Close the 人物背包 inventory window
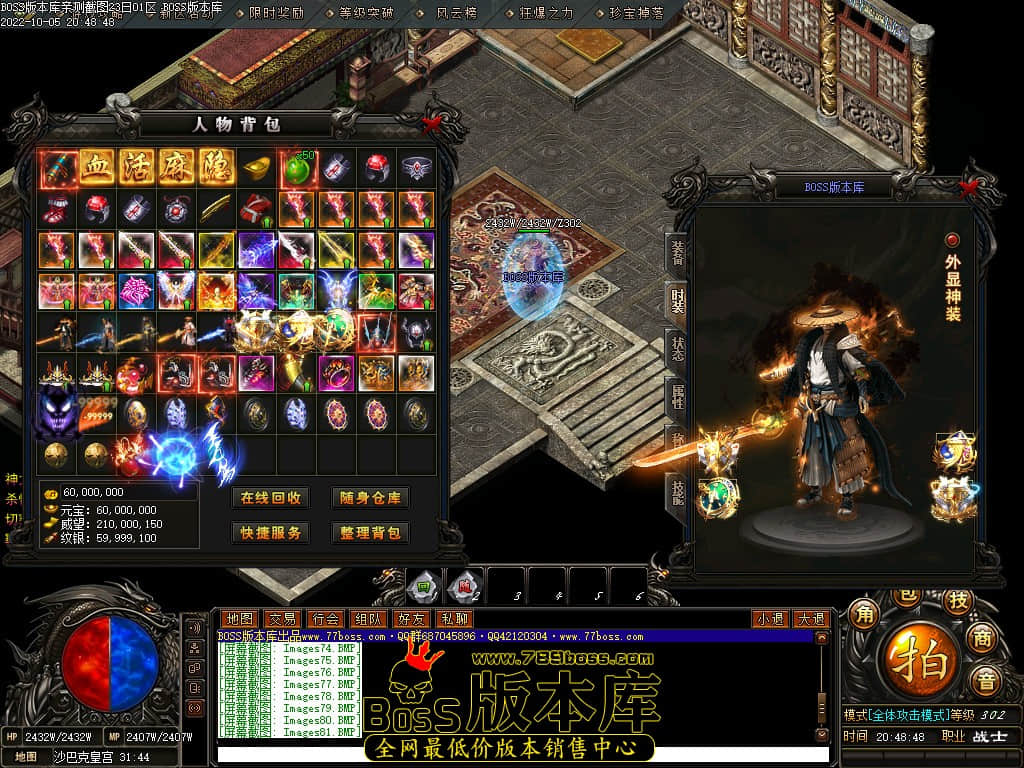The image size is (1024, 768). [x=432, y=125]
